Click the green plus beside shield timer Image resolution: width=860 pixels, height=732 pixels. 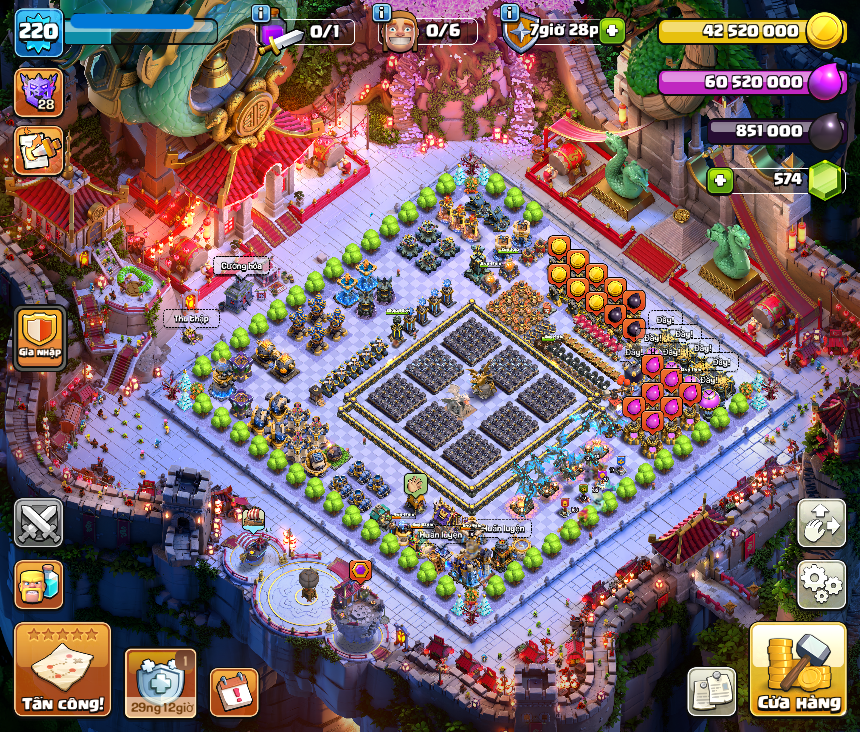pos(613,31)
